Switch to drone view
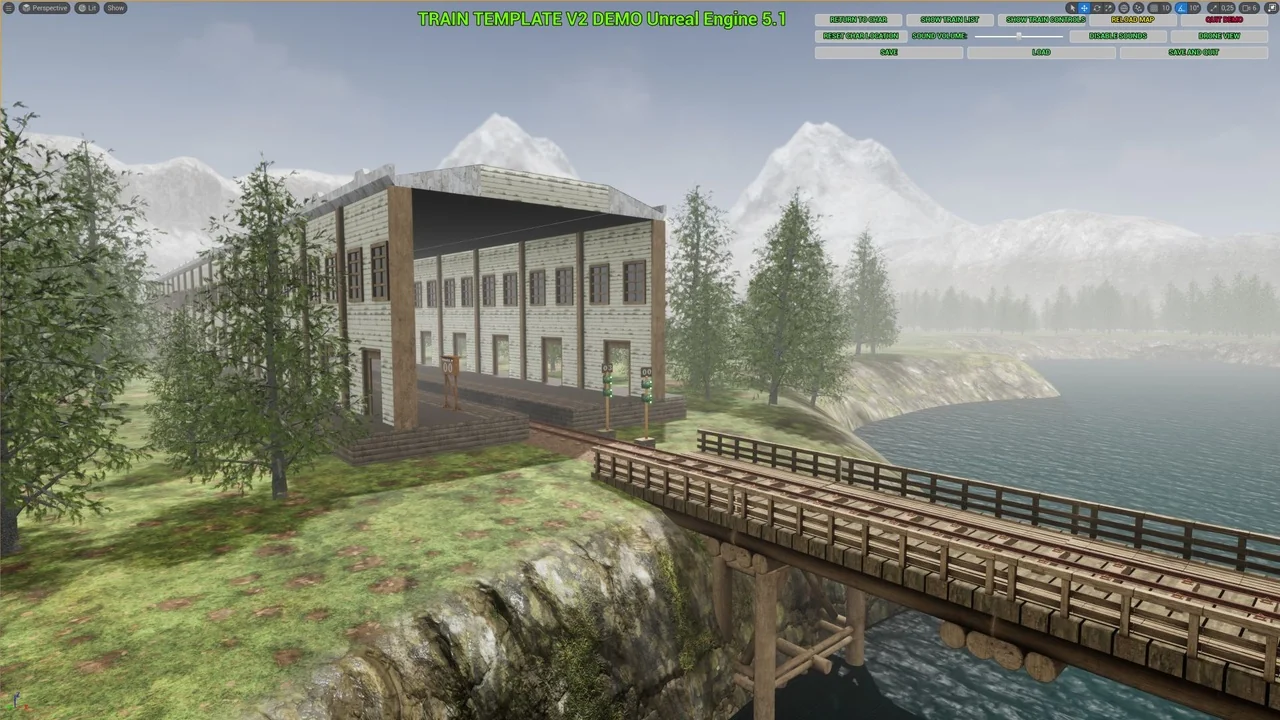Image resolution: width=1280 pixels, height=720 pixels. pos(1218,36)
